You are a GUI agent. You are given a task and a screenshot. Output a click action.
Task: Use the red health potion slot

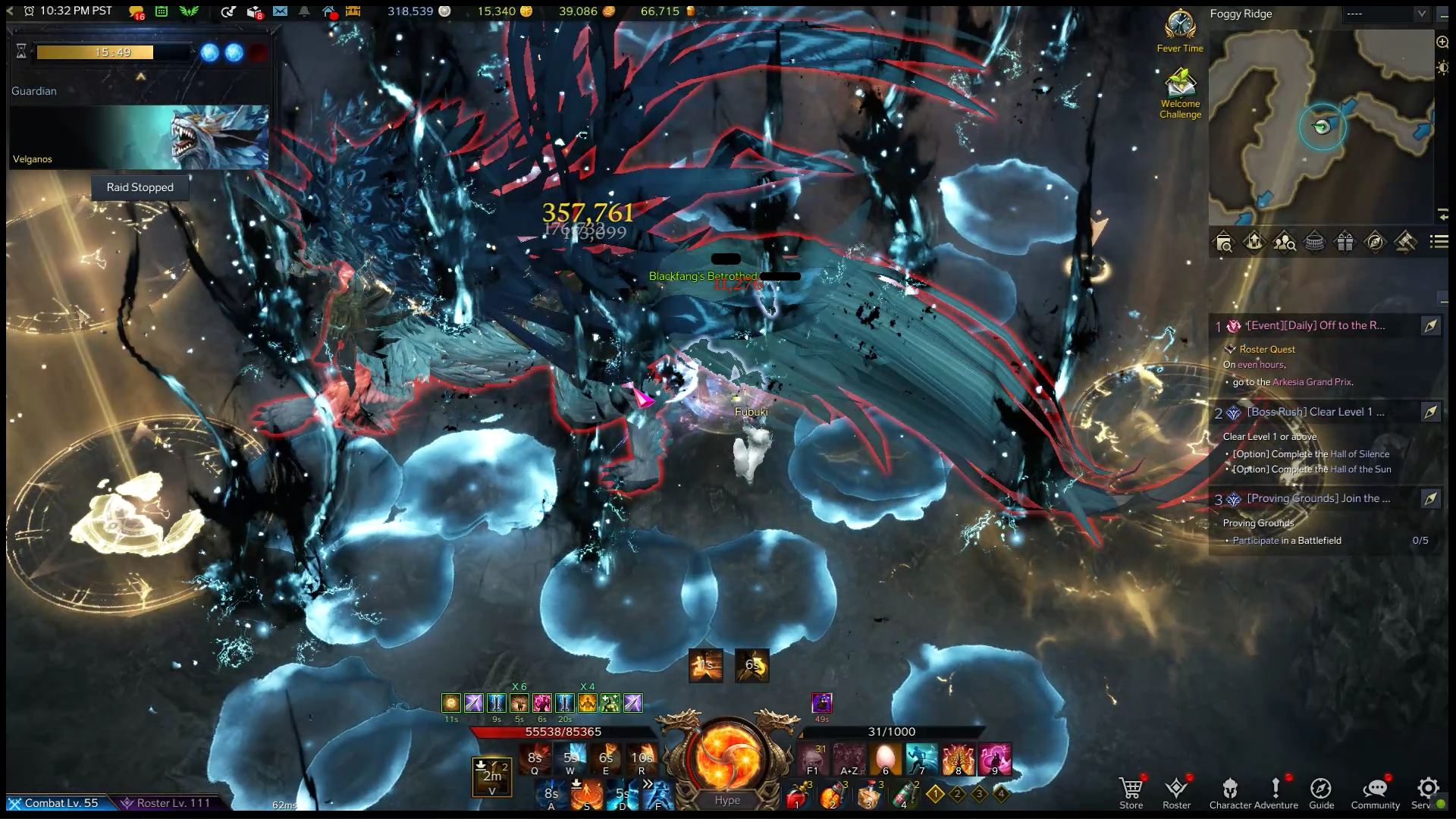click(x=796, y=795)
